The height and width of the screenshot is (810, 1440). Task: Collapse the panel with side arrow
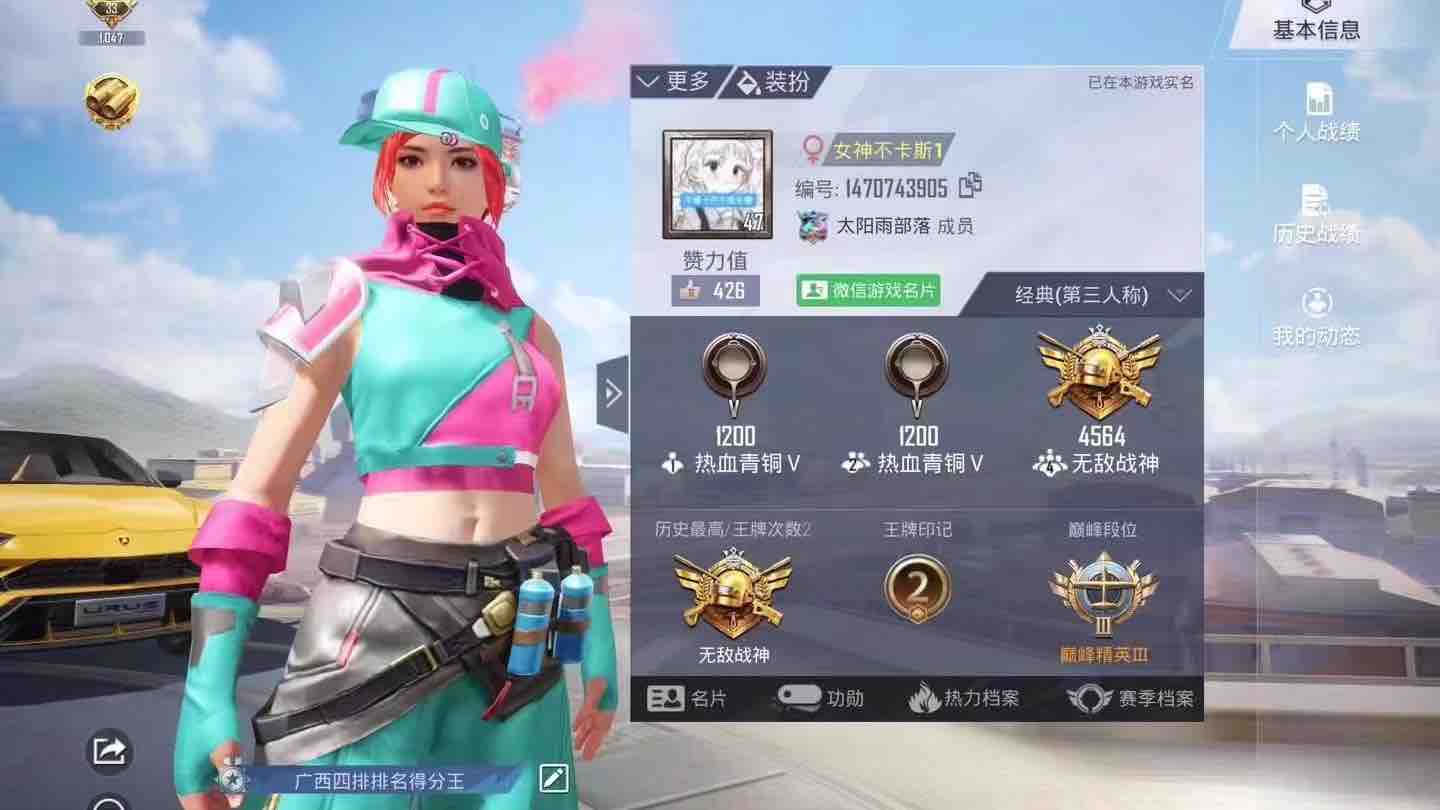coord(613,394)
